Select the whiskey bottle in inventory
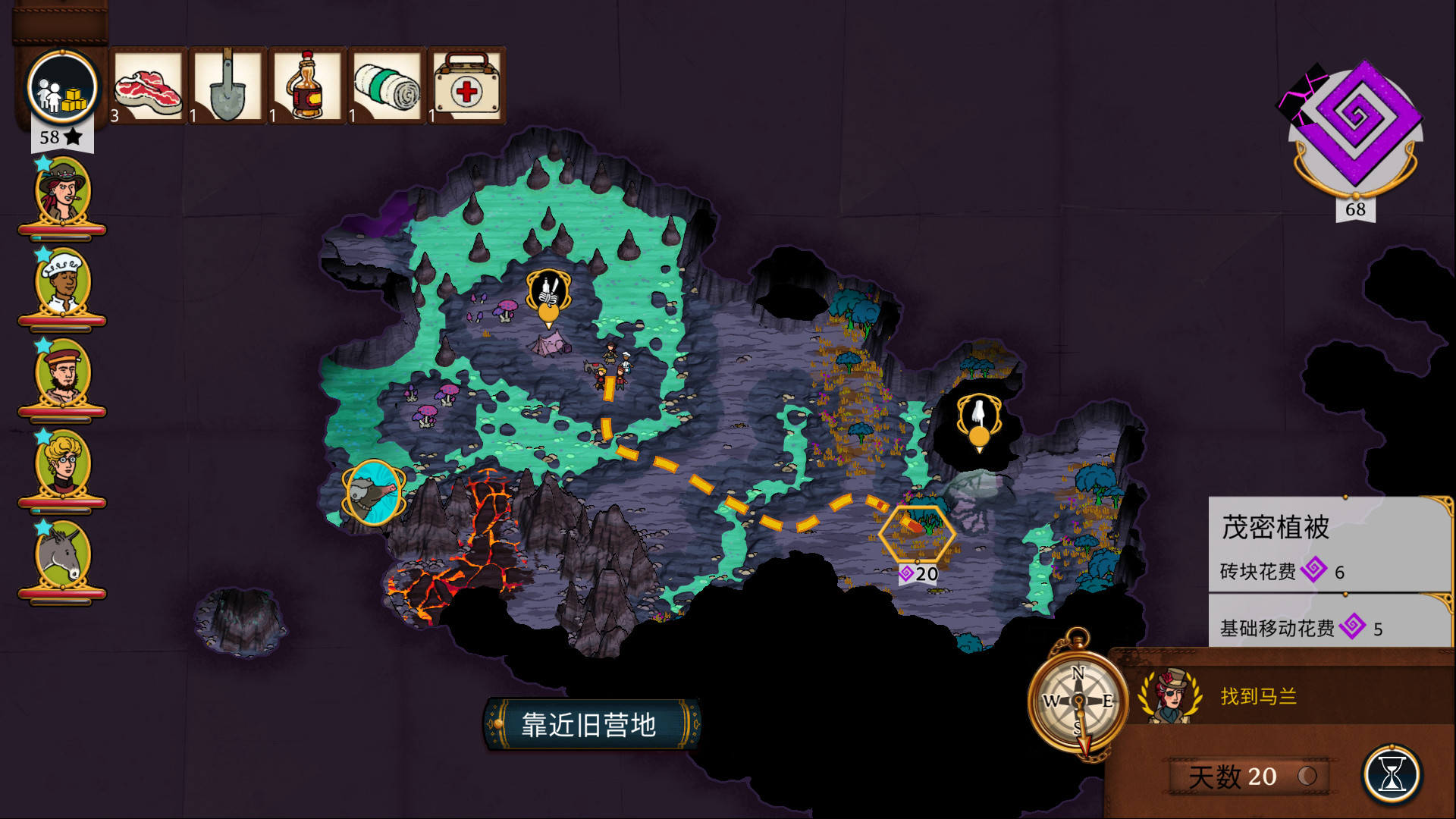 307,85
